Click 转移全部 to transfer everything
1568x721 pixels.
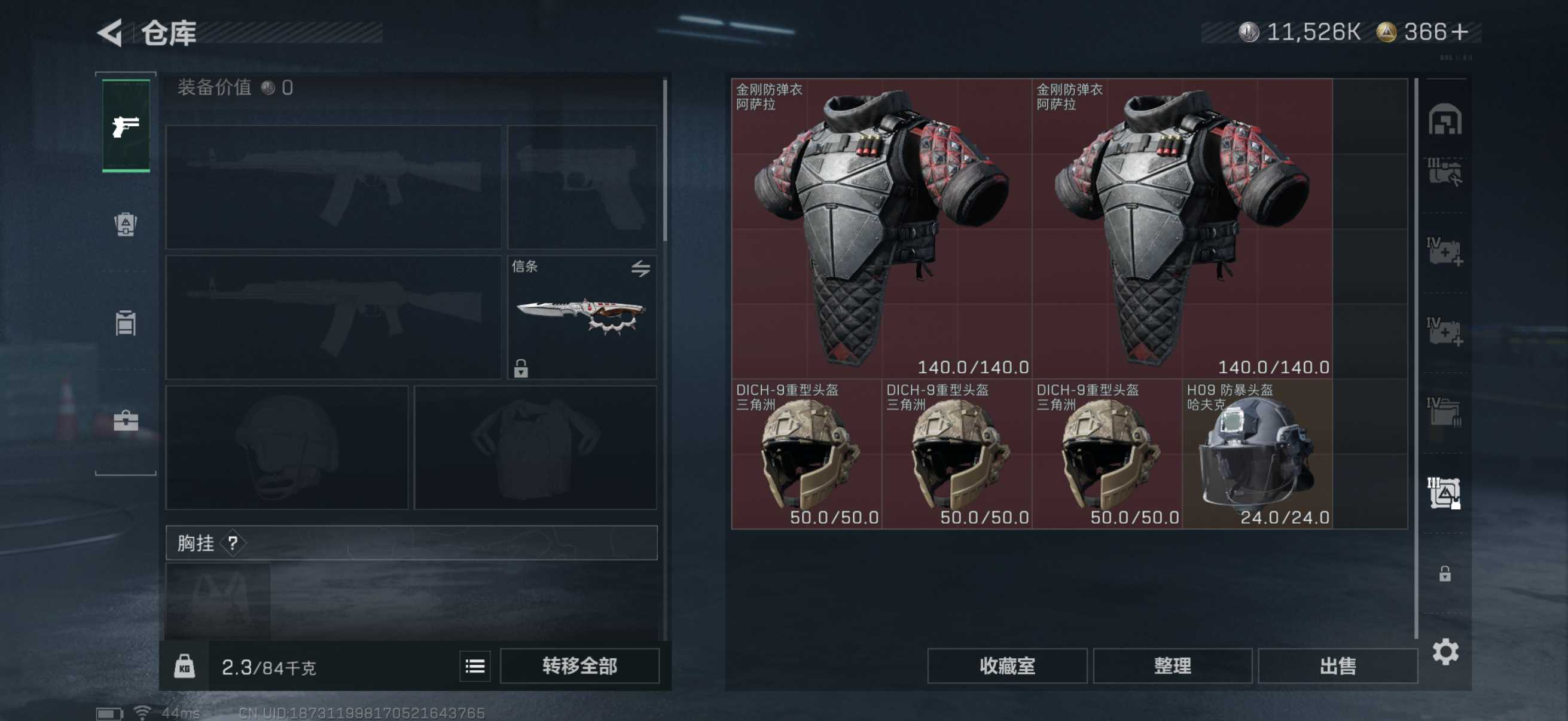click(x=579, y=666)
